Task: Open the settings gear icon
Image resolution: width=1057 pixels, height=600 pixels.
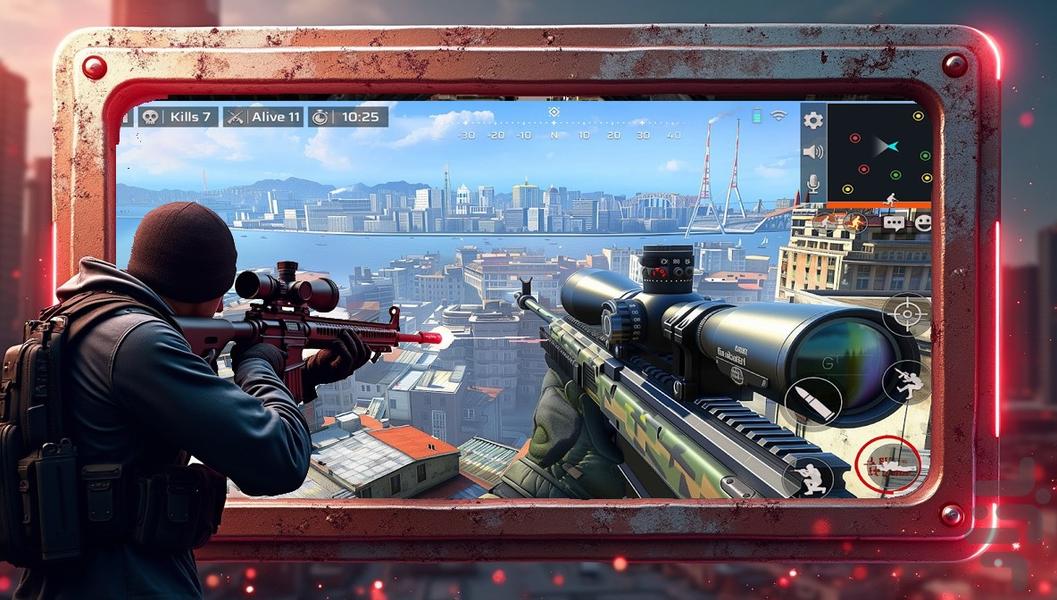Action: (x=813, y=121)
